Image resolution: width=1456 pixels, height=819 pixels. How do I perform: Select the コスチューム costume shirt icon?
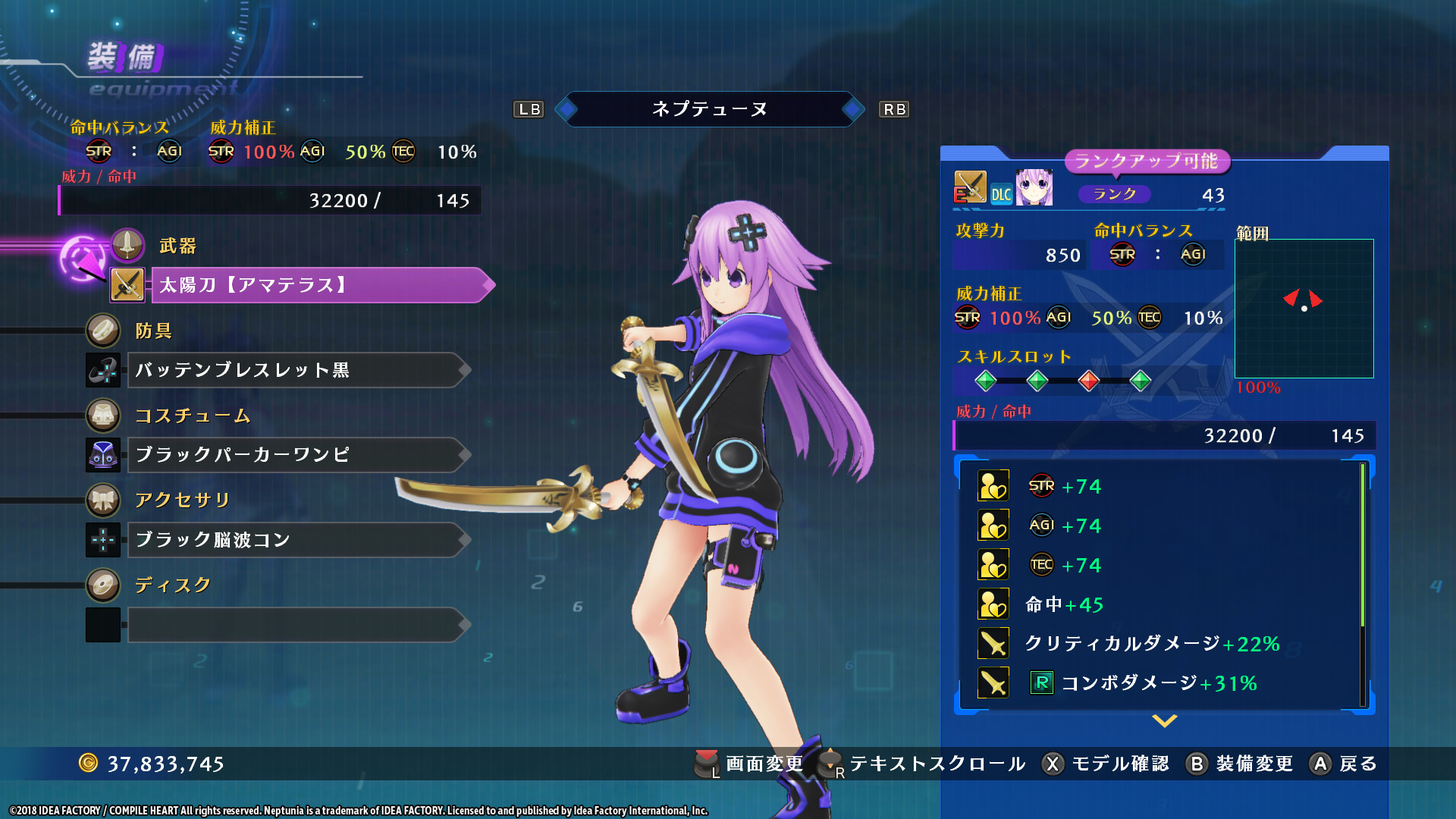(x=103, y=416)
